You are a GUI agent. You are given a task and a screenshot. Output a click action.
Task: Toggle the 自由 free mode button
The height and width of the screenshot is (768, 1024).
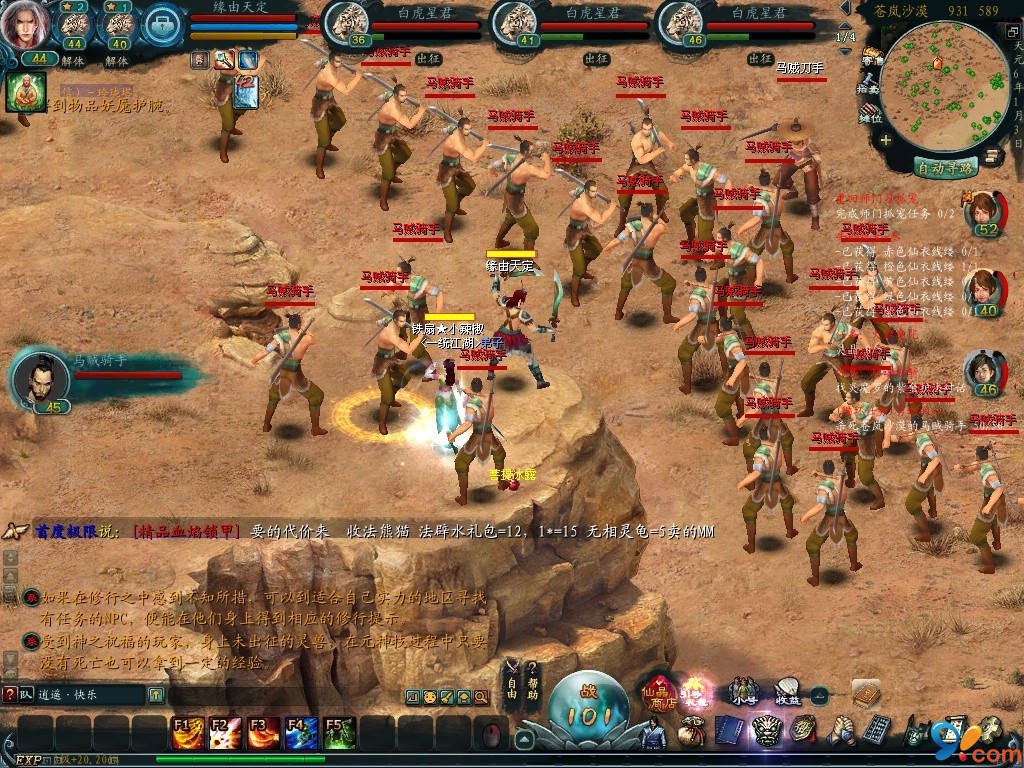click(511, 680)
